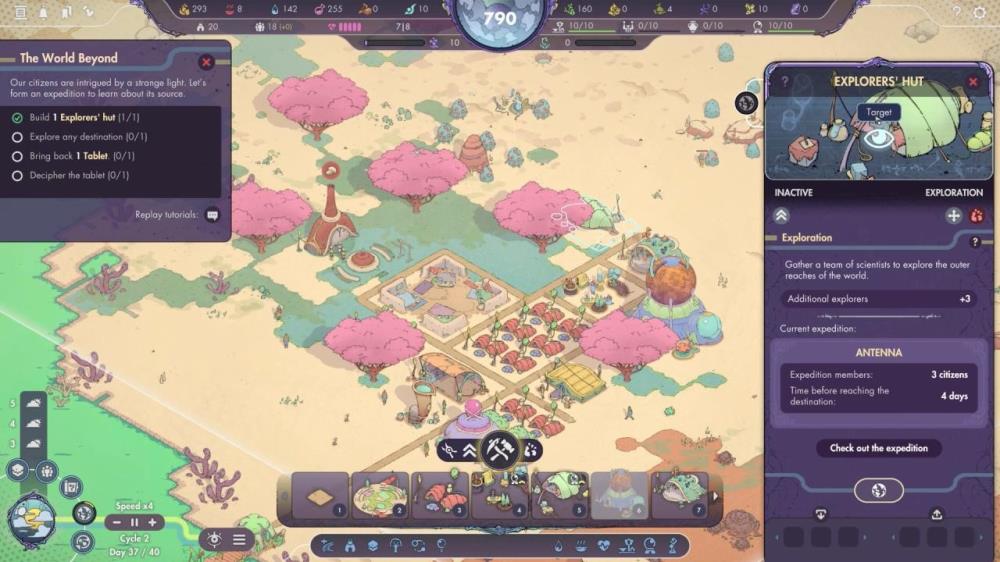Close The World Beyond quest panel
The height and width of the screenshot is (562, 1000).
(207, 62)
